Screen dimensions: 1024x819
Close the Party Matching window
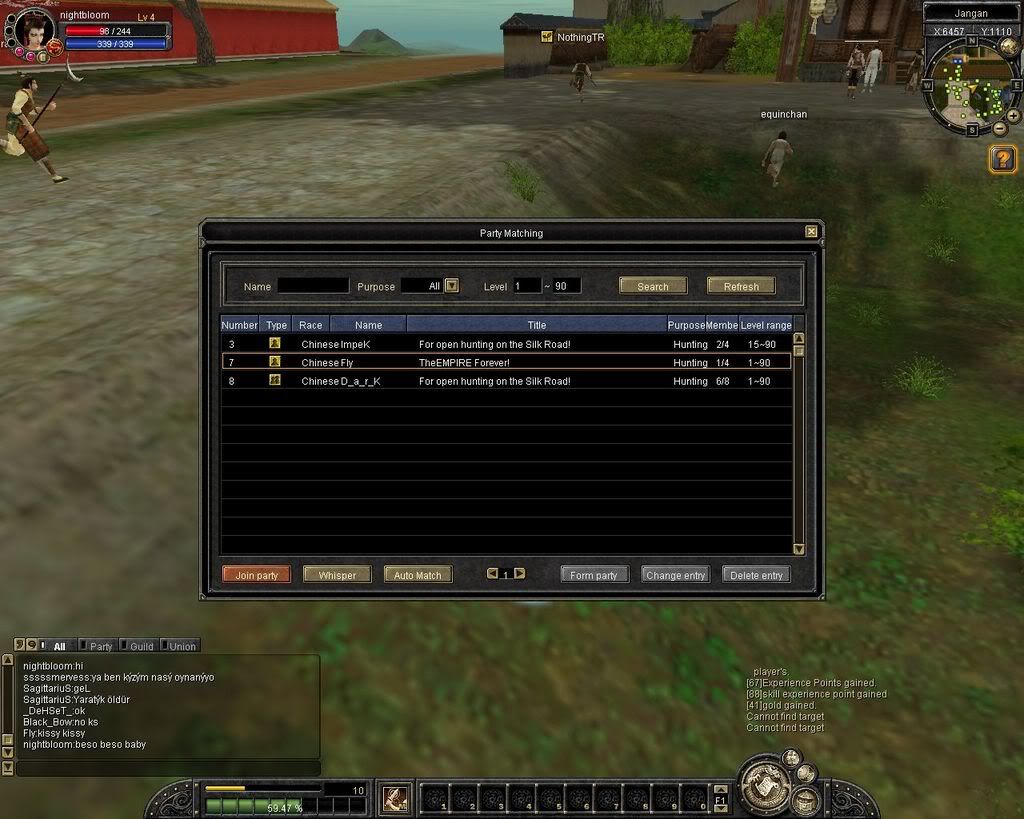pos(811,232)
